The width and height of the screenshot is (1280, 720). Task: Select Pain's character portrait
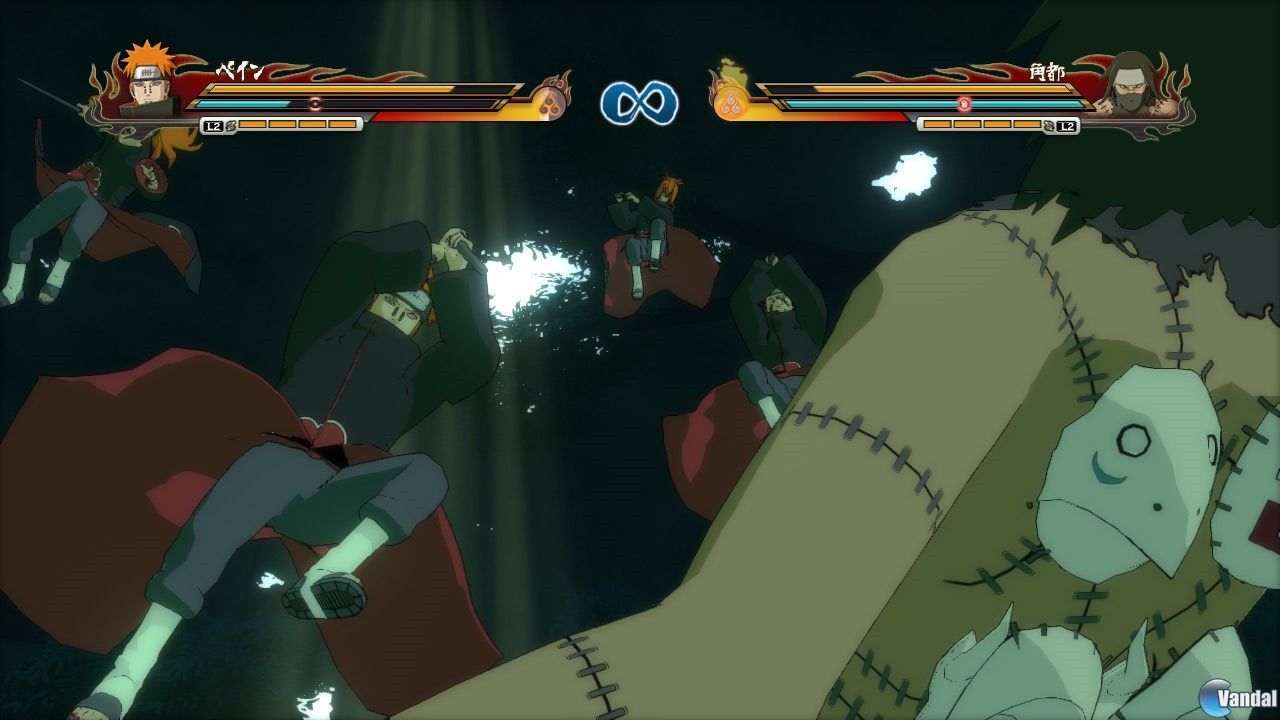click(x=148, y=88)
